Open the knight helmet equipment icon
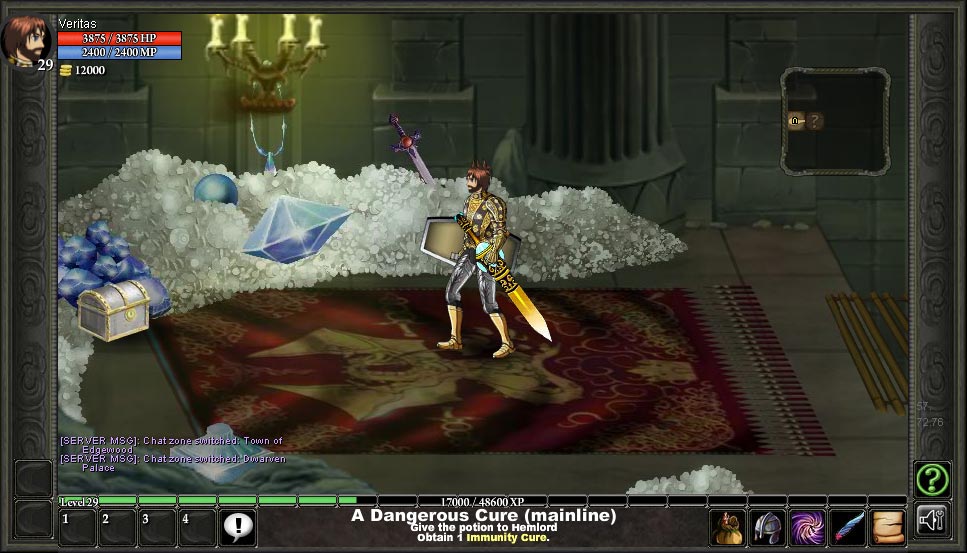Screen dimensions: 967x553 pos(768,527)
